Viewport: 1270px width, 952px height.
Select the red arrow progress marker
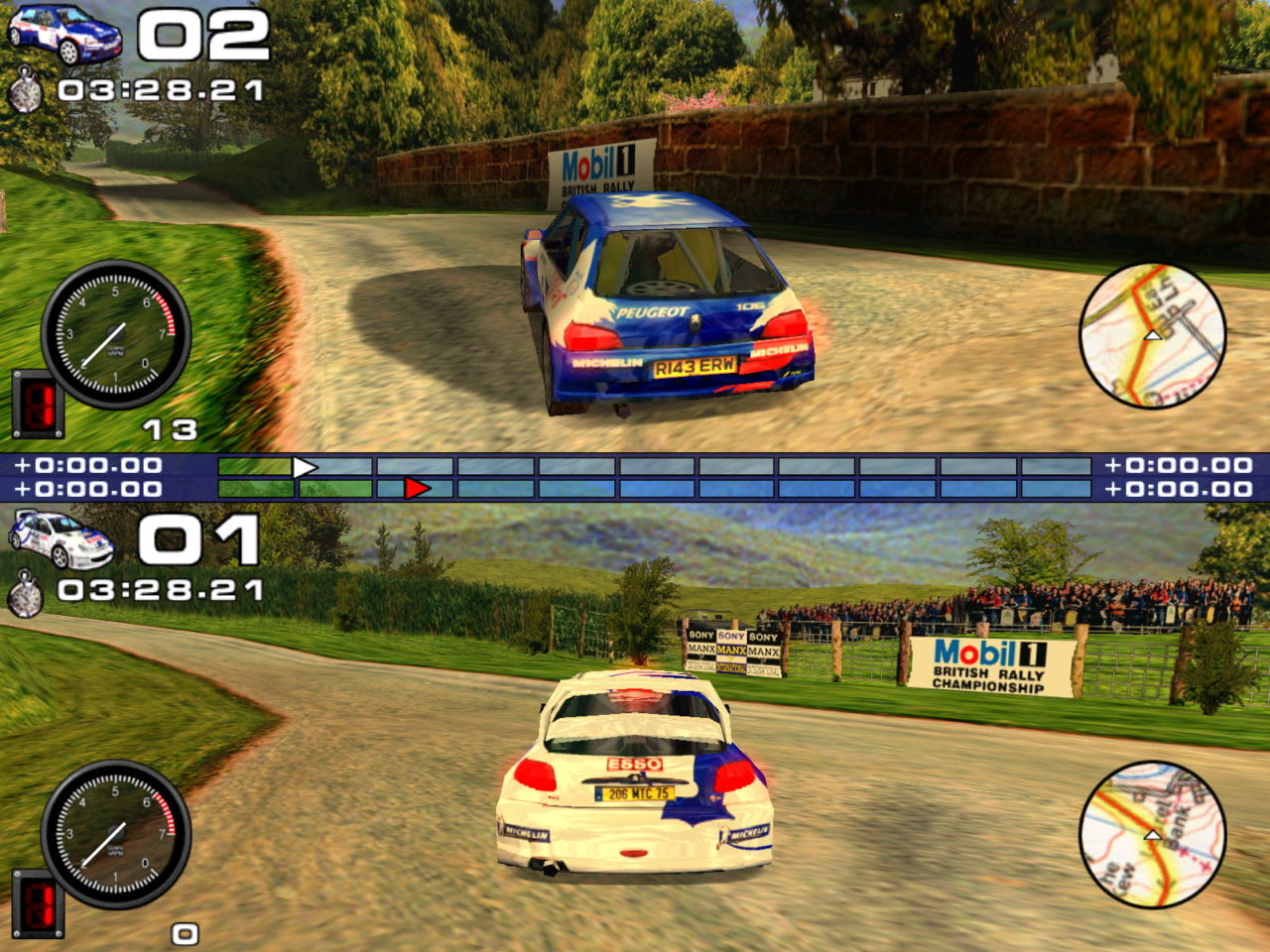click(x=418, y=488)
